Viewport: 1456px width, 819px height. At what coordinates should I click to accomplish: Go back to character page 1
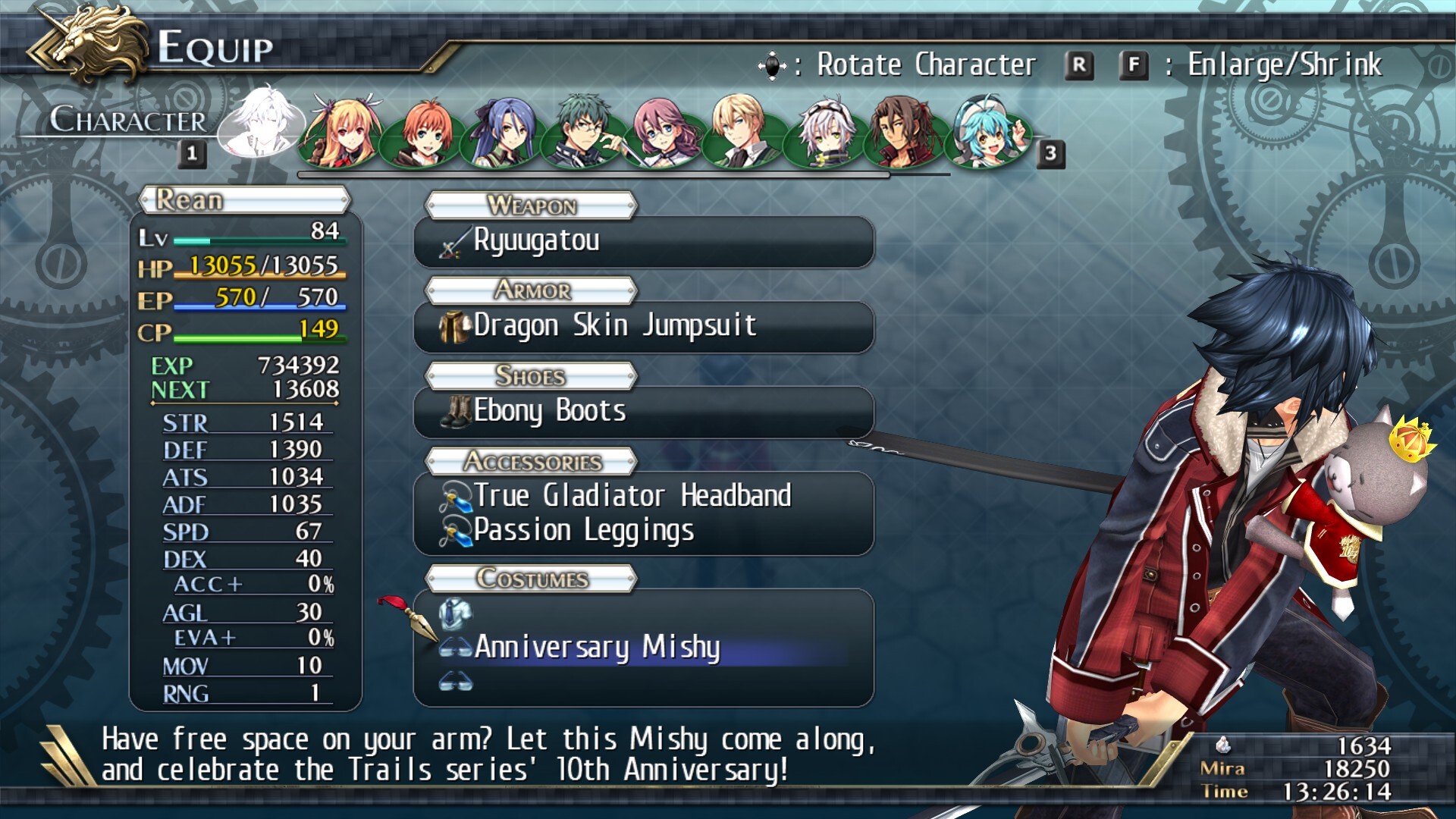[190, 153]
